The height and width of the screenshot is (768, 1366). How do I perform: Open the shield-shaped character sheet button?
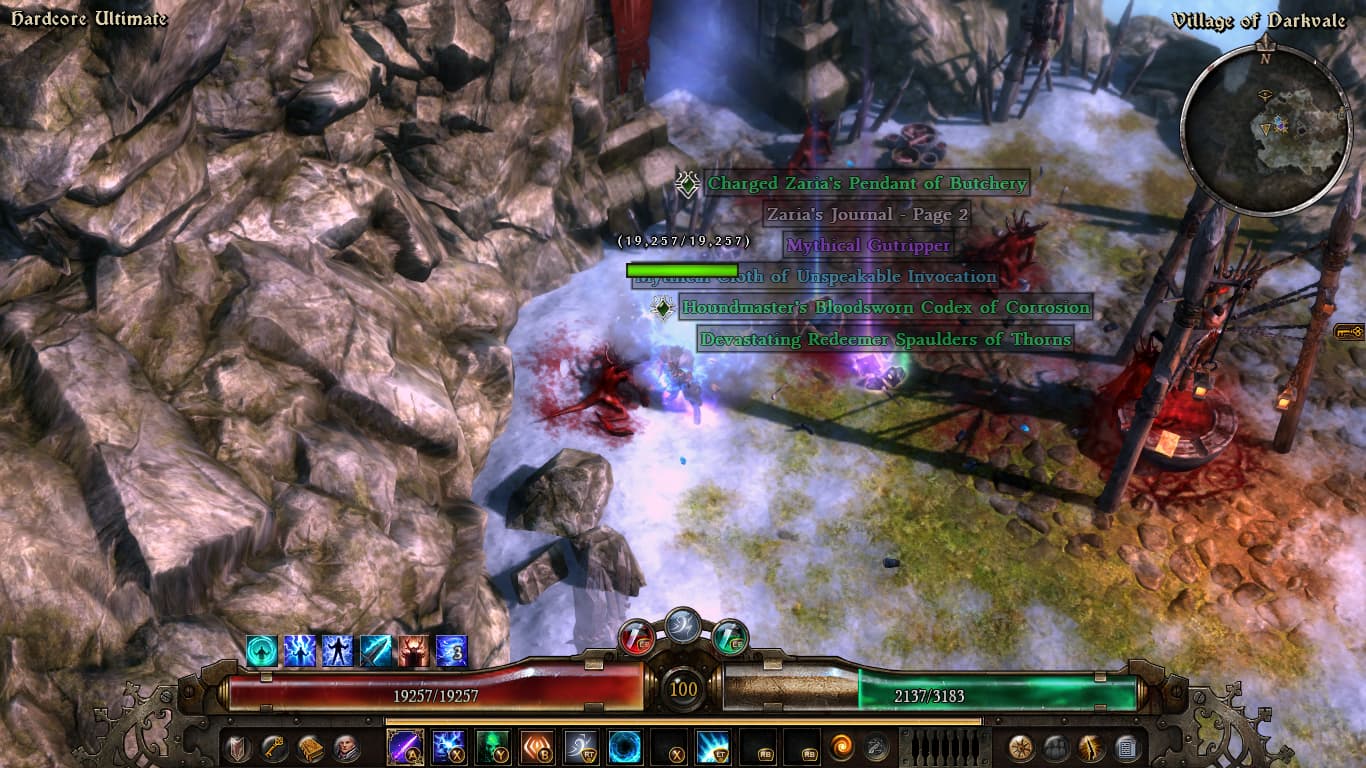pyautogui.click(x=238, y=747)
